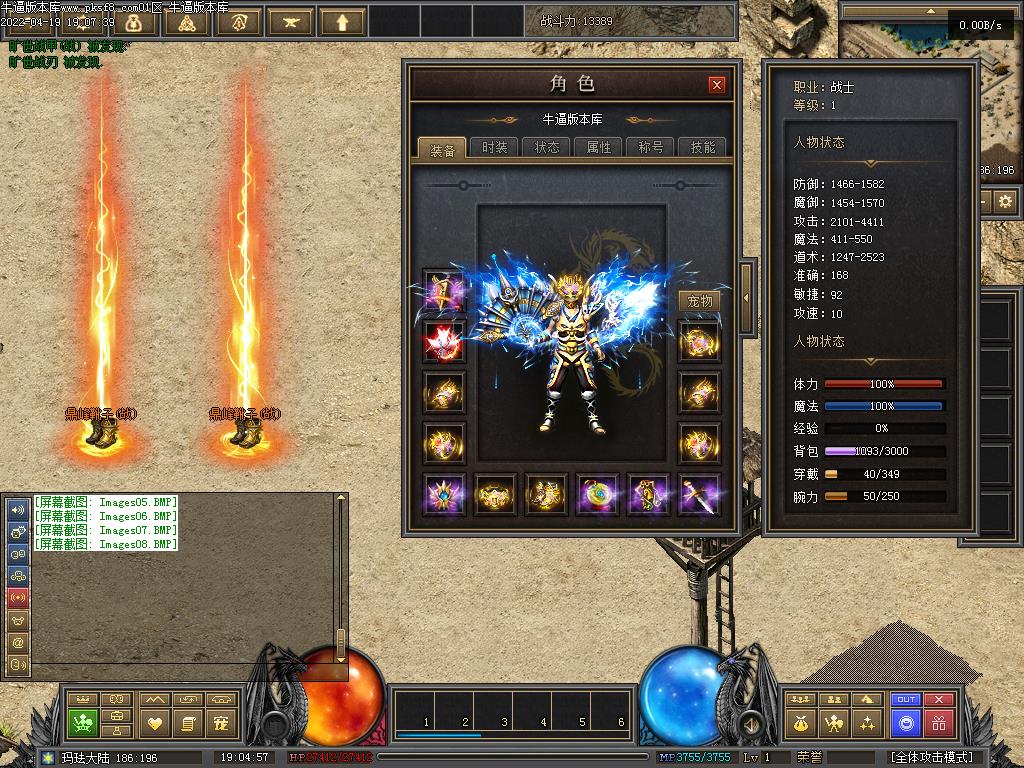Open the scroll icon button
1024x768 pixels.
188,722
